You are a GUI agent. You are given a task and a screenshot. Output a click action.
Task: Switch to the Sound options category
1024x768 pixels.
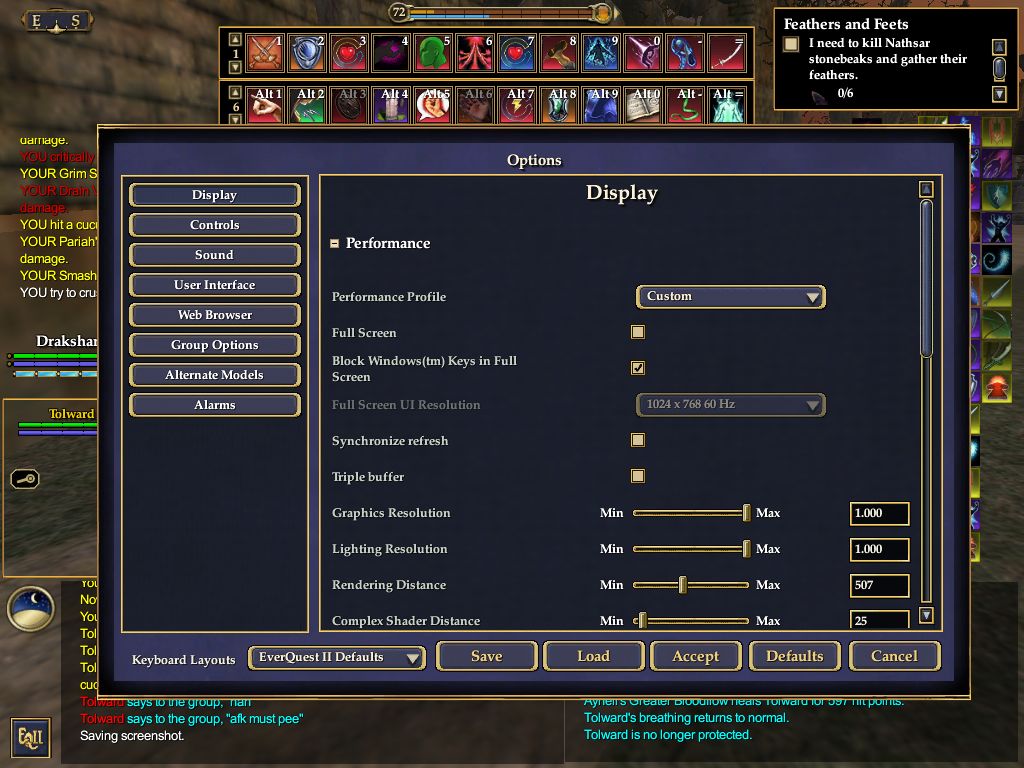214,255
